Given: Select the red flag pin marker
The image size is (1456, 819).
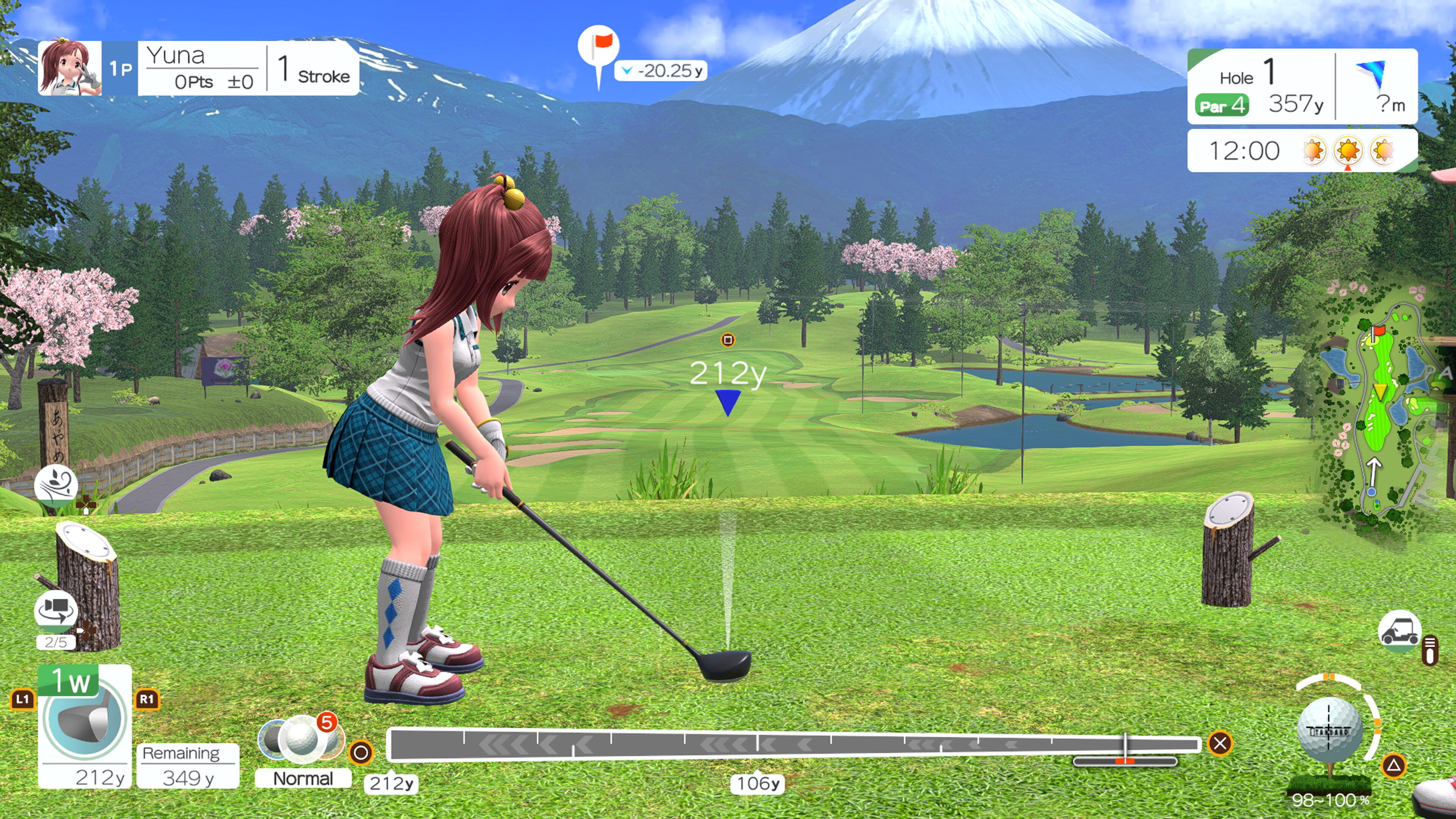Looking at the screenshot, I should 599,48.
